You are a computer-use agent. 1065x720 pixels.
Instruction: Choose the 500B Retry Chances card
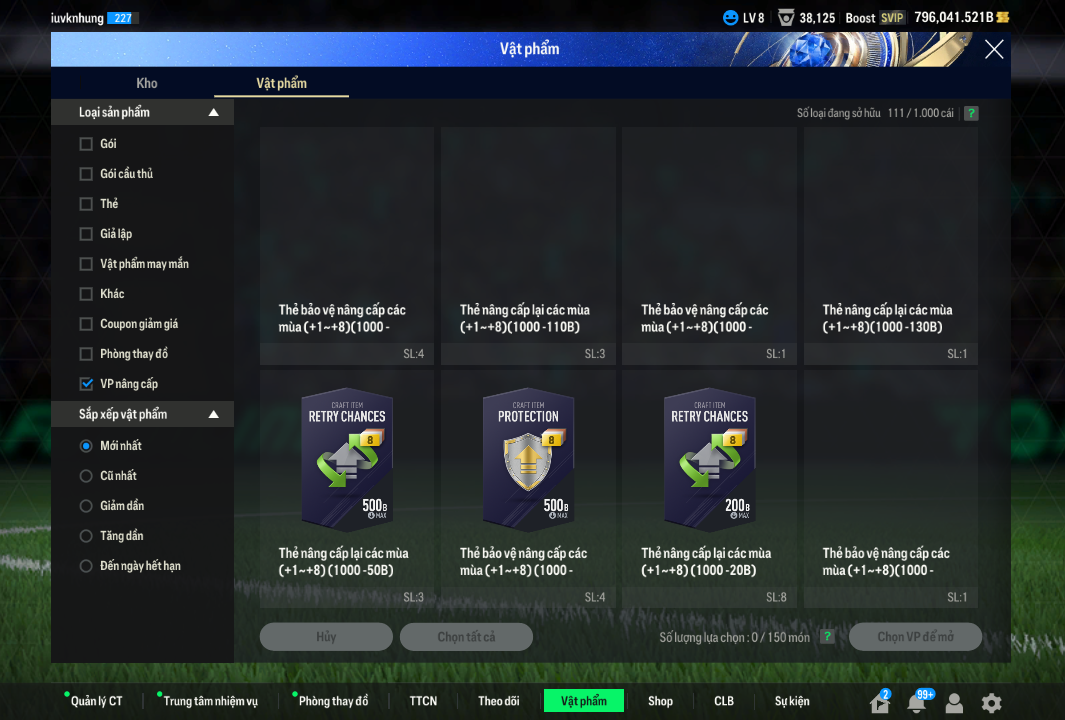pyautogui.click(x=347, y=460)
